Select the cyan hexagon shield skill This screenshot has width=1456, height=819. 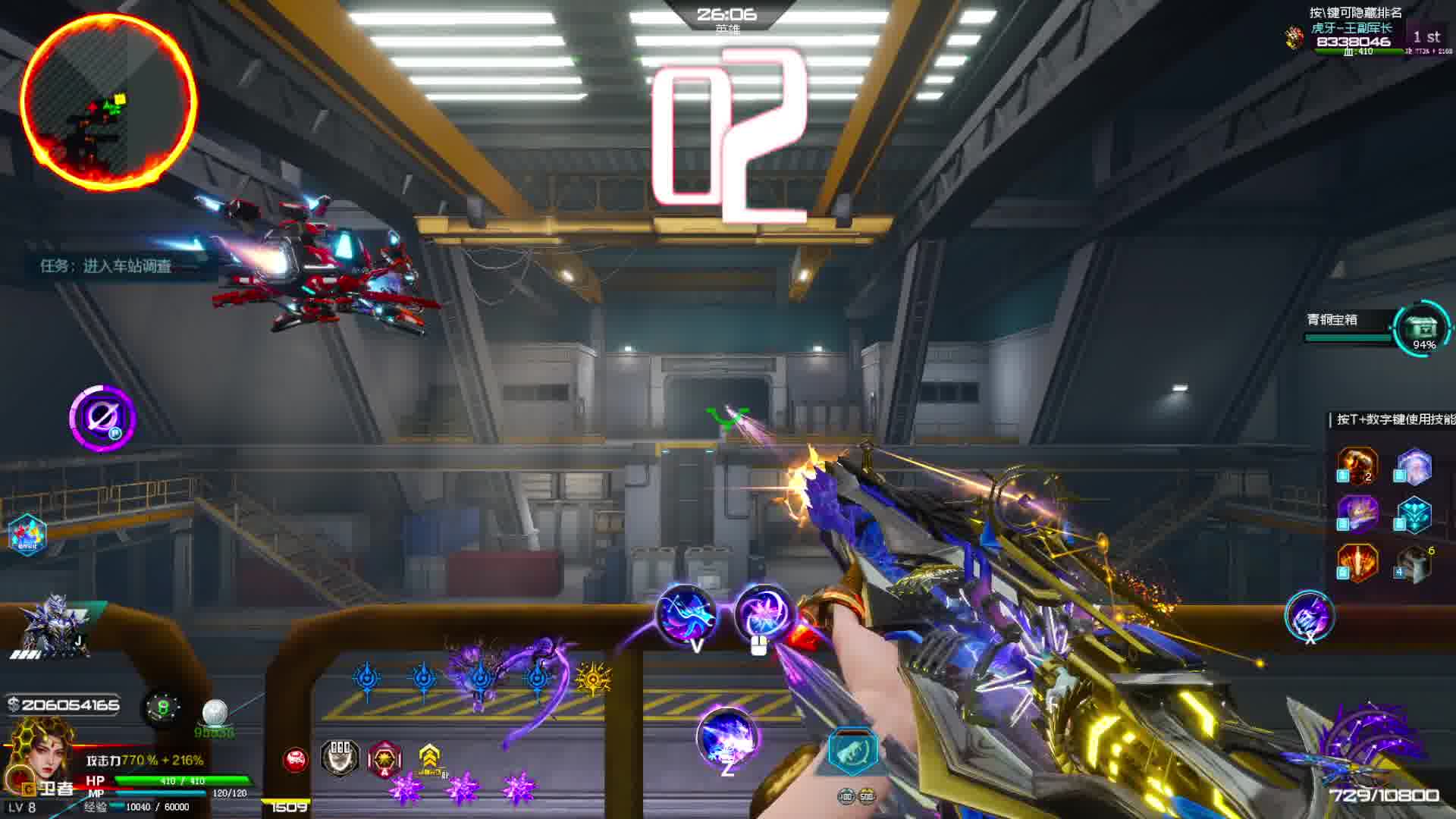click(x=1414, y=515)
